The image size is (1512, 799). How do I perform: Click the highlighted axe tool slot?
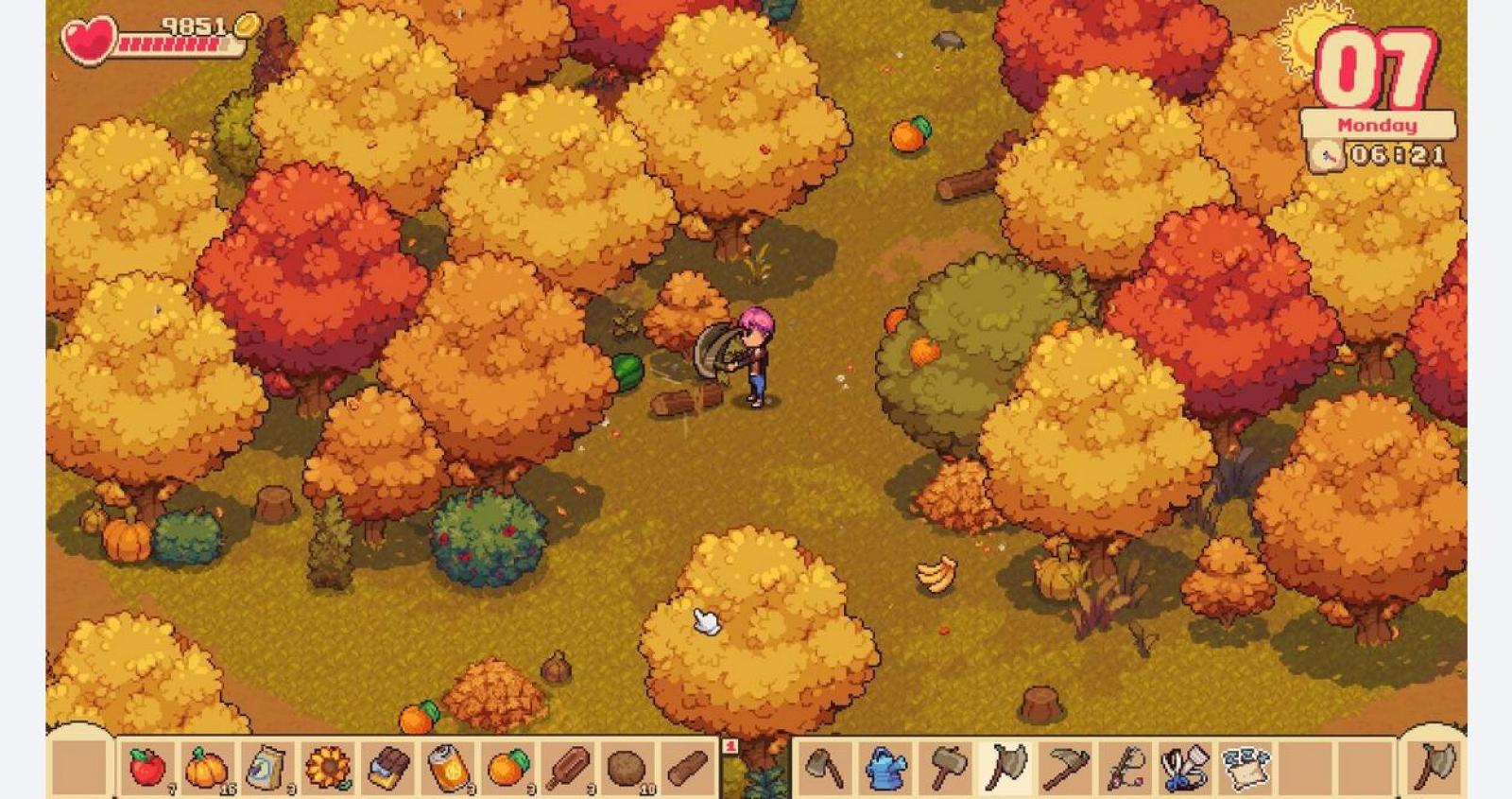point(1005,767)
